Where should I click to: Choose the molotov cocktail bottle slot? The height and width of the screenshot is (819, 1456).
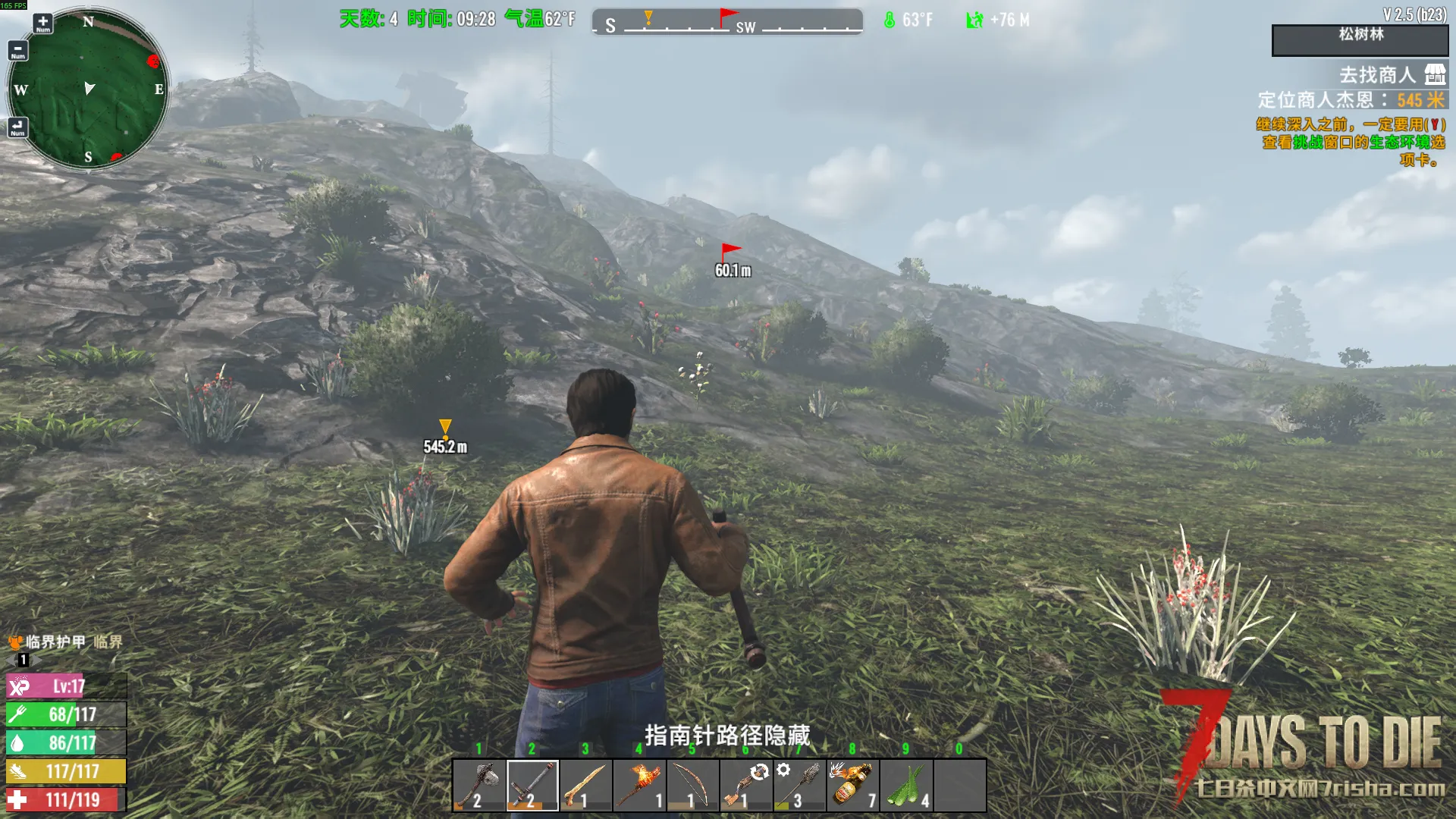point(853,786)
